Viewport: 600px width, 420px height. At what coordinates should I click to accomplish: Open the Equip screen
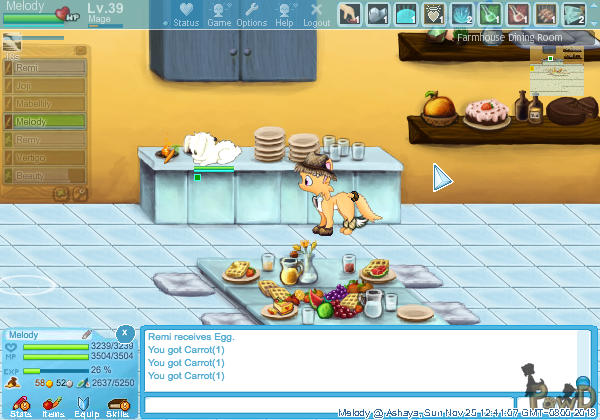pyautogui.click(x=86, y=405)
